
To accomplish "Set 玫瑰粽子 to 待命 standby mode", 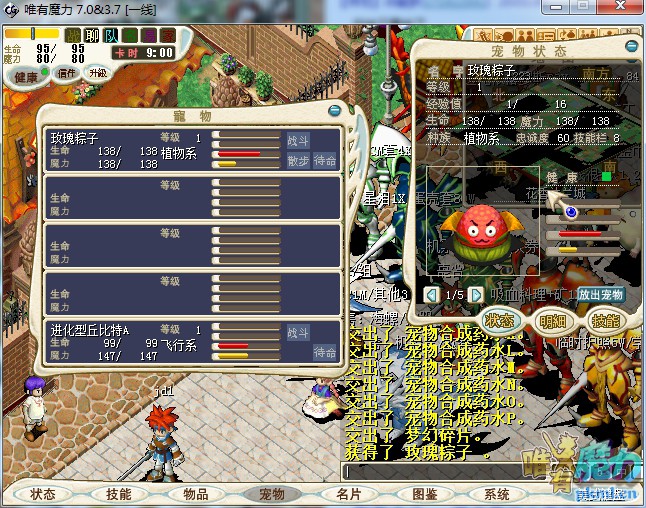I will (x=325, y=160).
